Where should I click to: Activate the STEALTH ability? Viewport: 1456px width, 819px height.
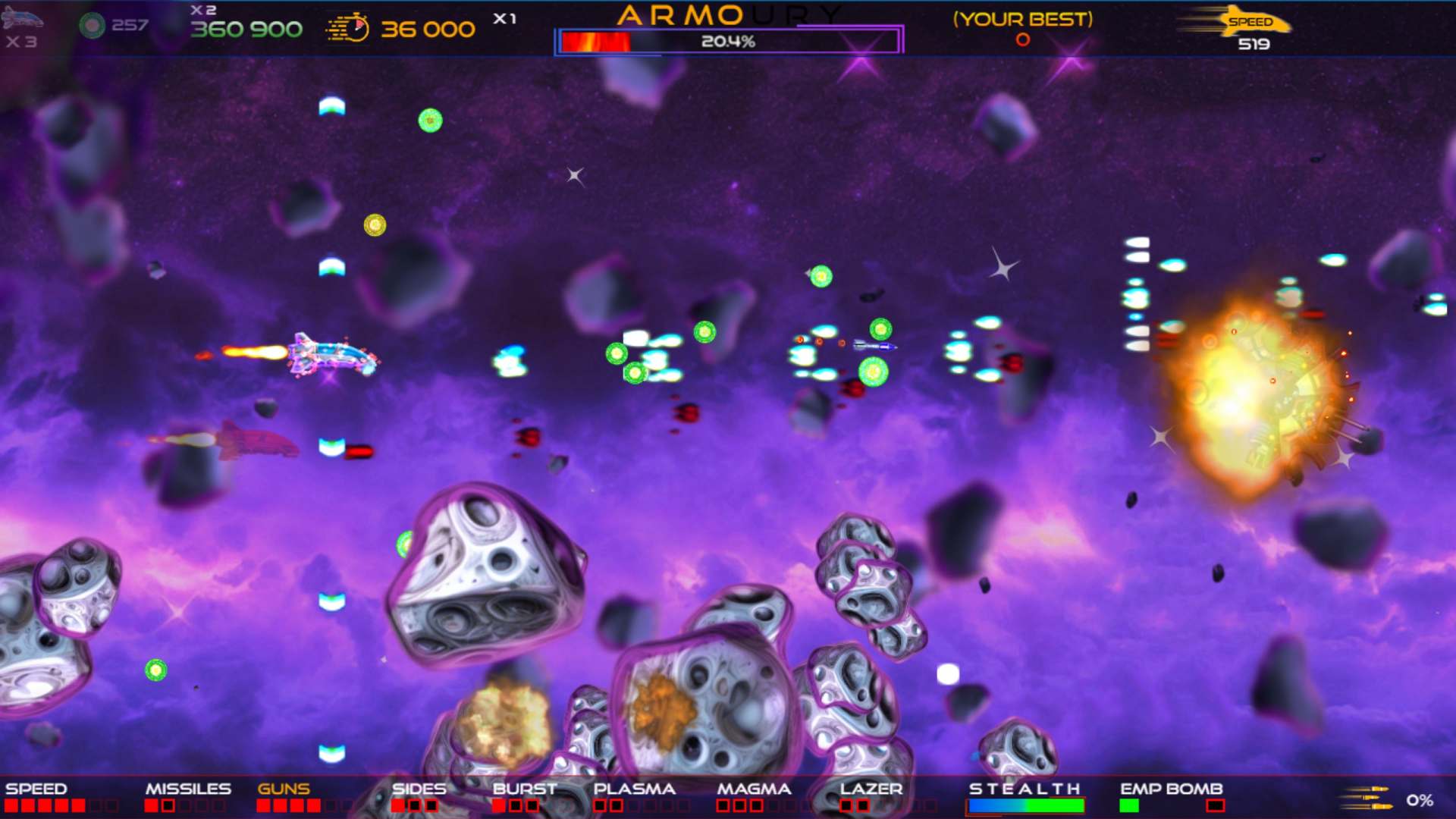(1025, 789)
